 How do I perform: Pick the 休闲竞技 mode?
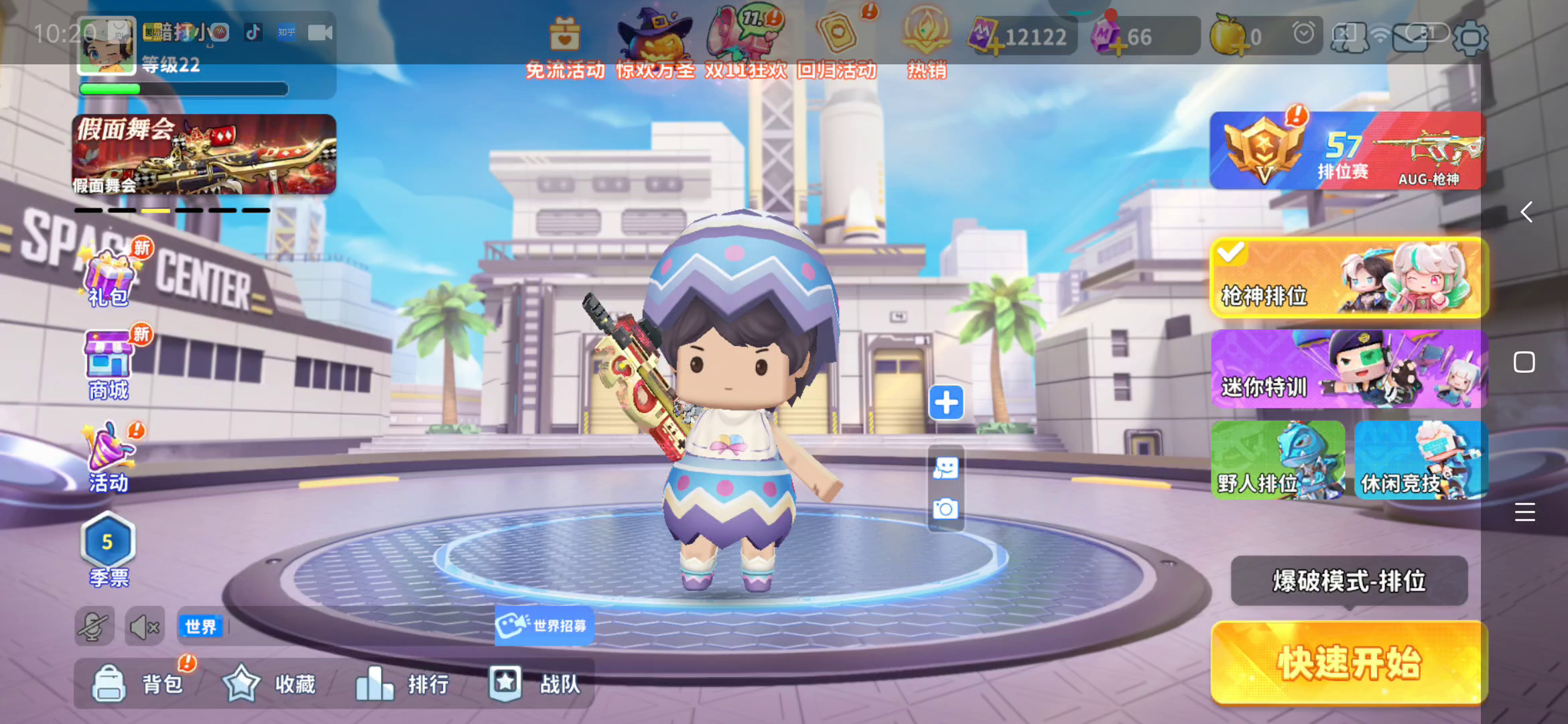(x=1421, y=461)
